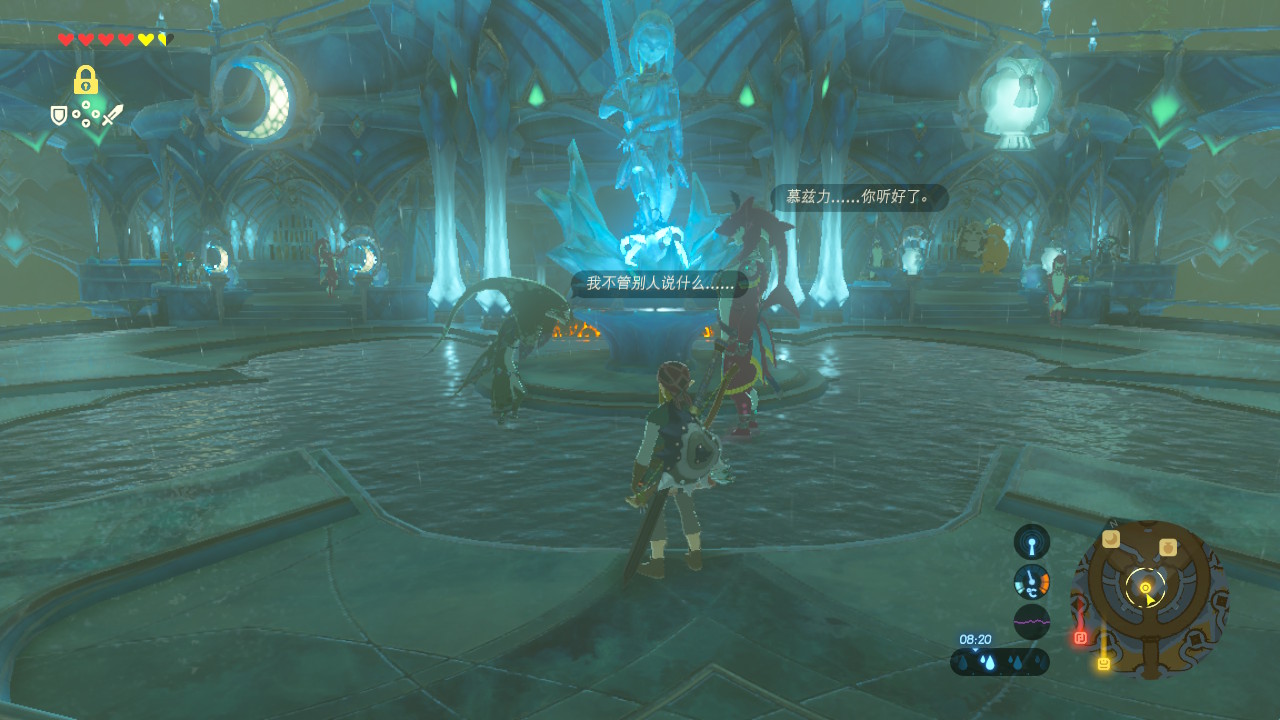Click the Sheikah Sensor icon
This screenshot has height=720, width=1280.
click(1031, 542)
